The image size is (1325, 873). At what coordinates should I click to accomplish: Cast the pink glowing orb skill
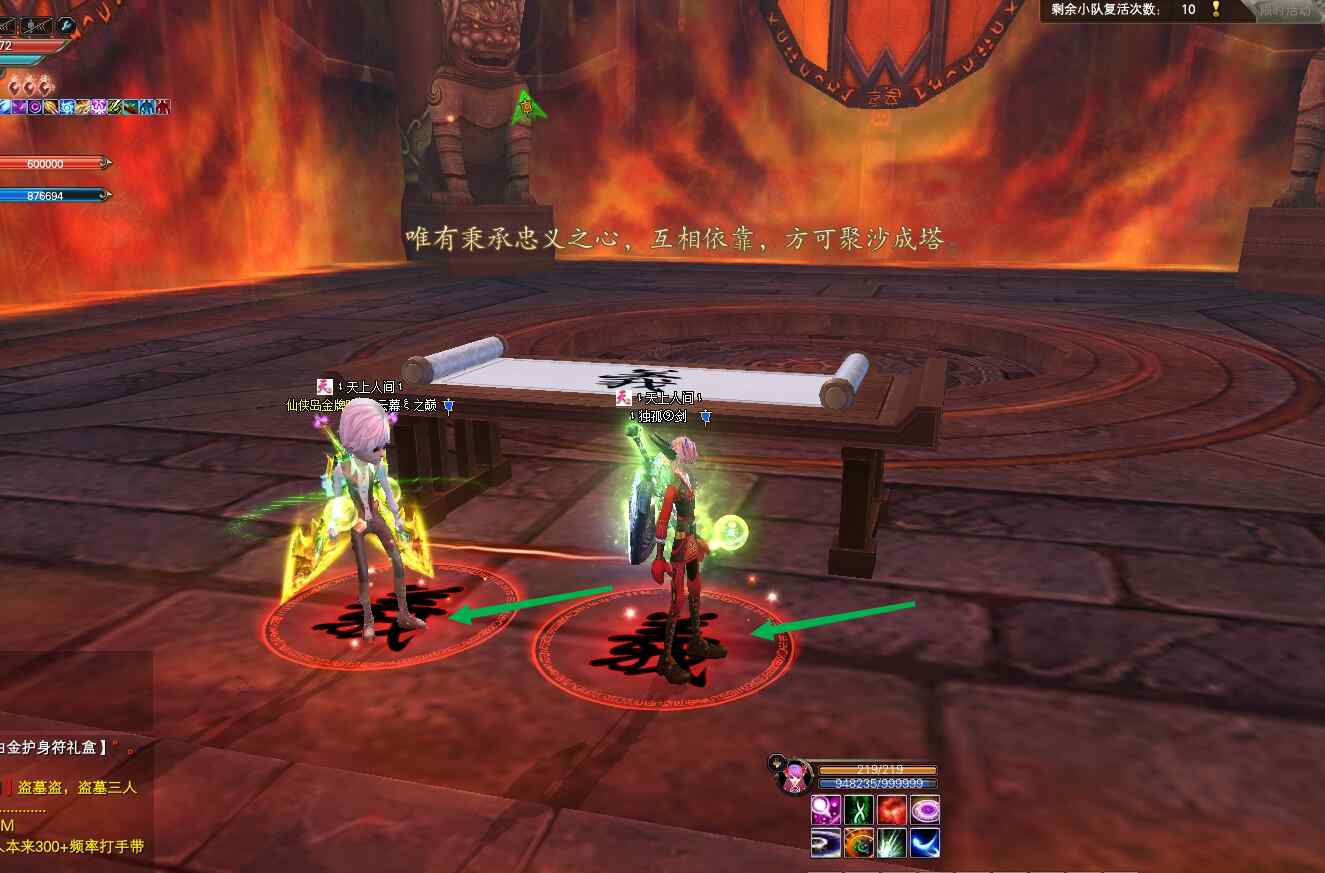(x=826, y=810)
